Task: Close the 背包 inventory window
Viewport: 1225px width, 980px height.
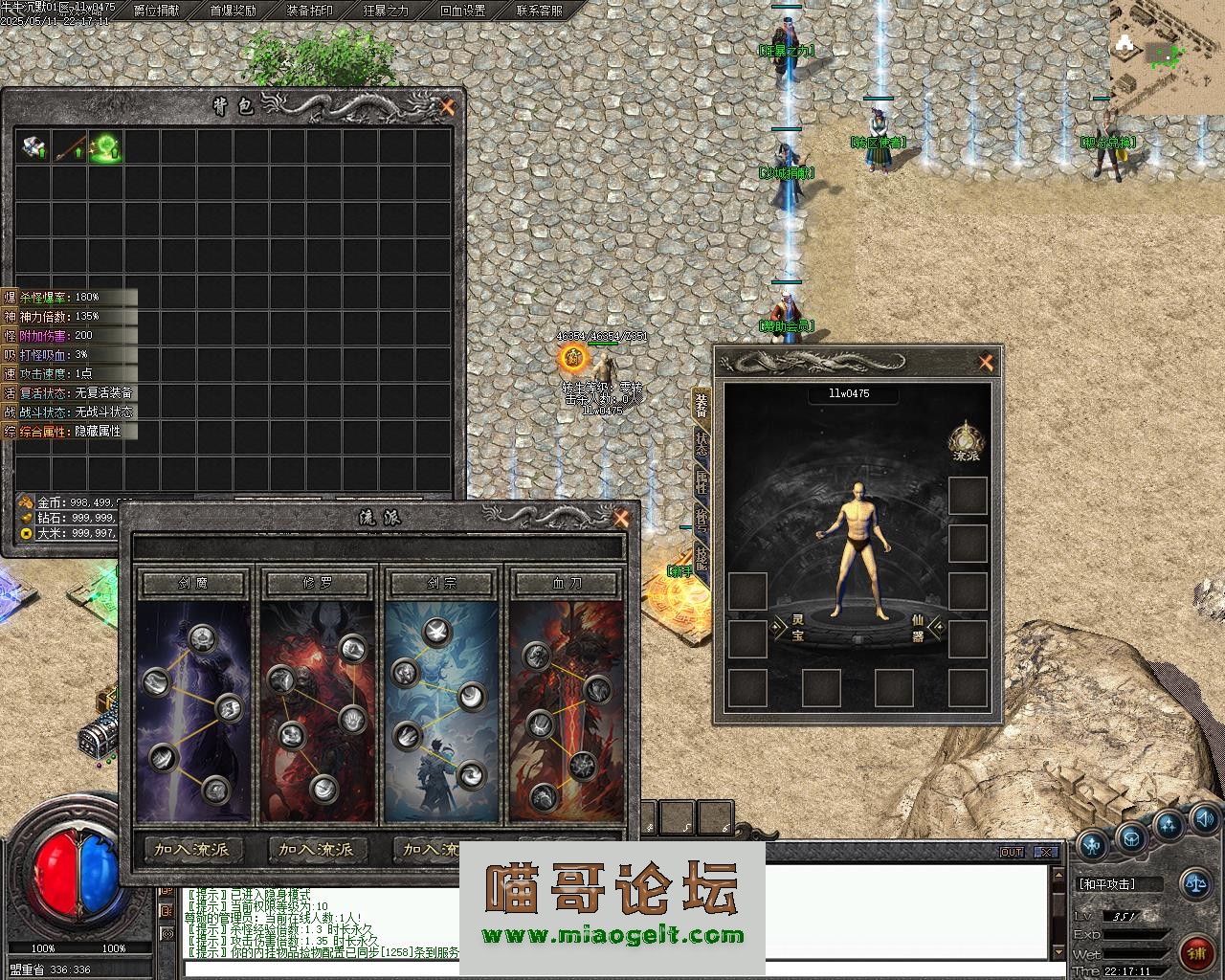Action: tap(447, 107)
